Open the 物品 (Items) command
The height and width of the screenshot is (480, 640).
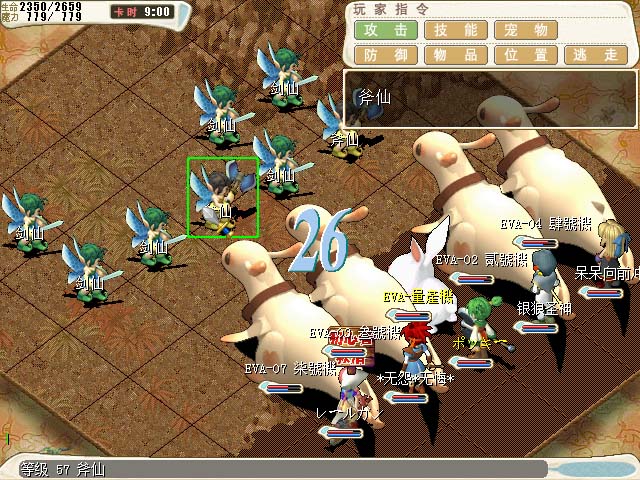click(455, 55)
